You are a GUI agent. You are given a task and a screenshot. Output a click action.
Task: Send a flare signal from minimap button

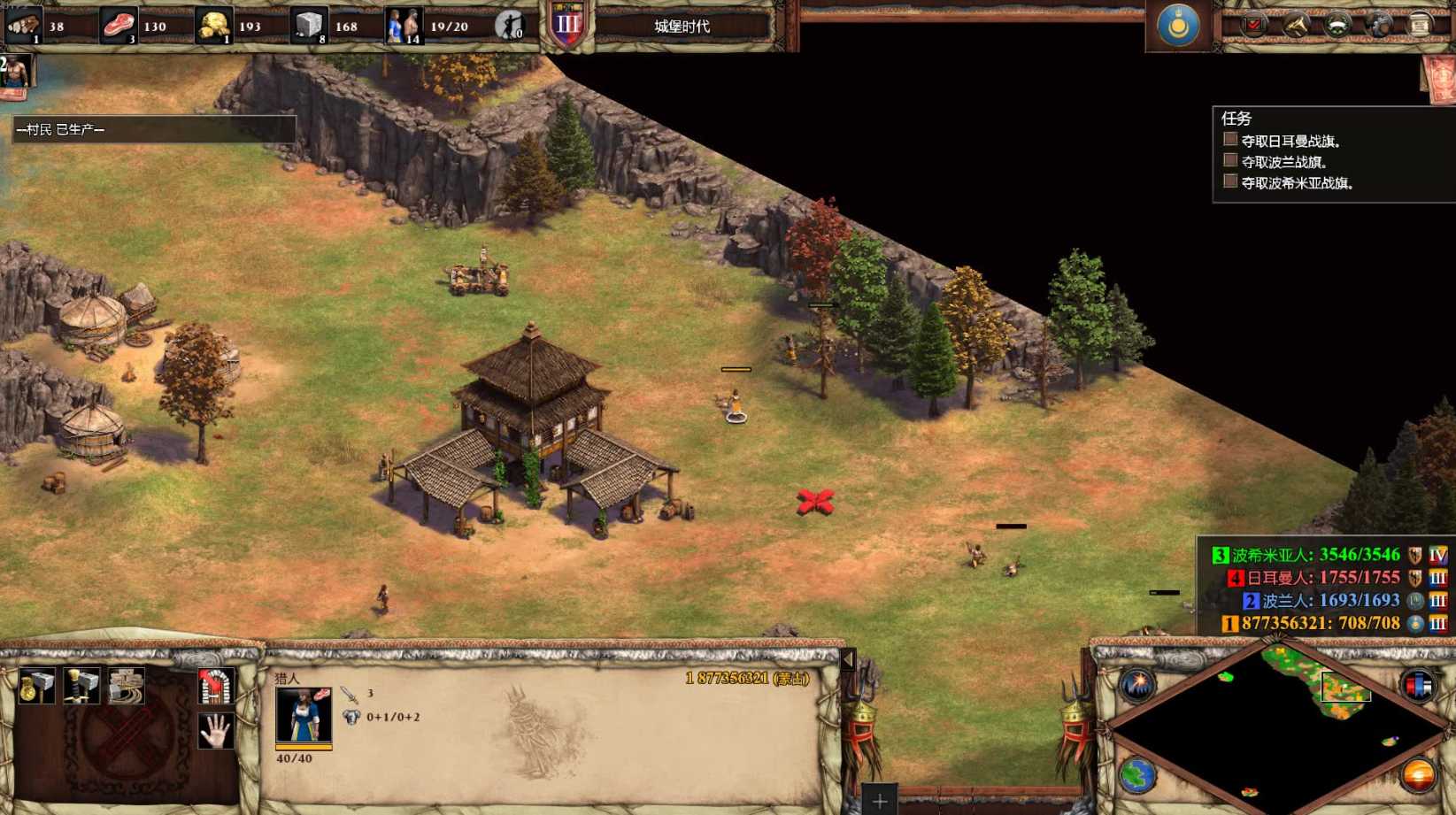[x=1137, y=685]
